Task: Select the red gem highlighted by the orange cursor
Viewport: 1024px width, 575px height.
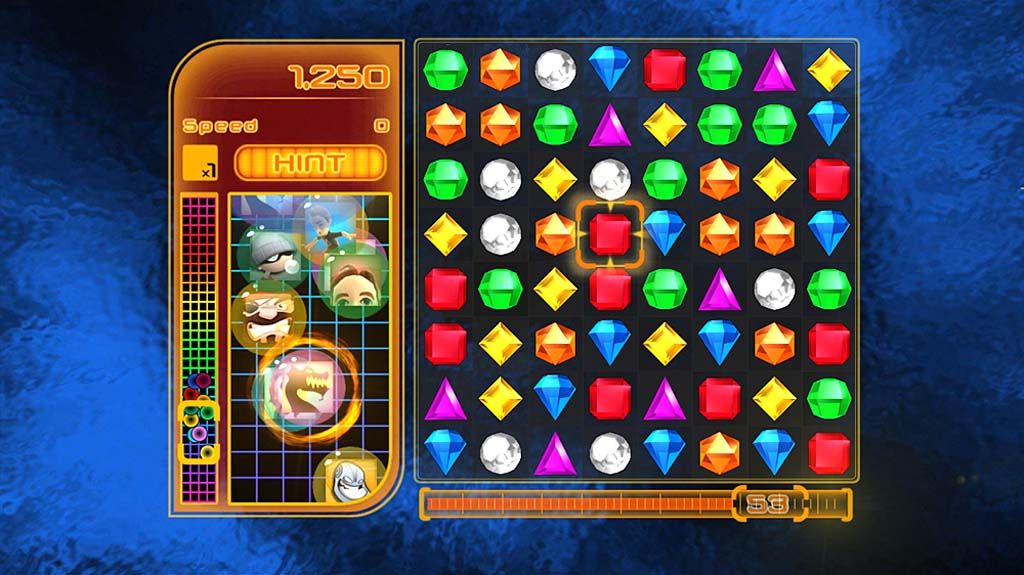Action: click(609, 234)
